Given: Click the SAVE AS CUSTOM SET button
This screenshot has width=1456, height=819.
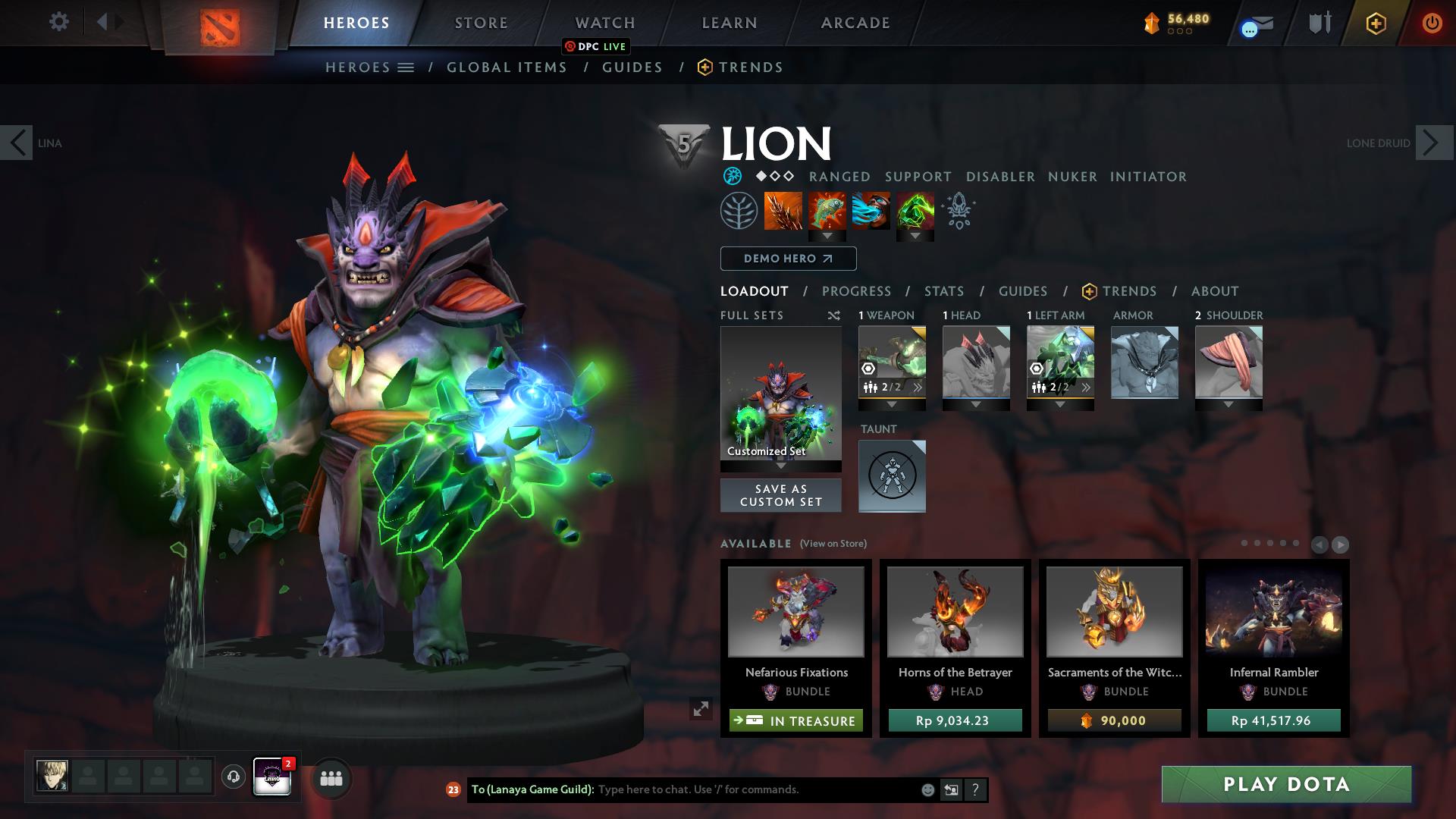Looking at the screenshot, I should point(780,495).
